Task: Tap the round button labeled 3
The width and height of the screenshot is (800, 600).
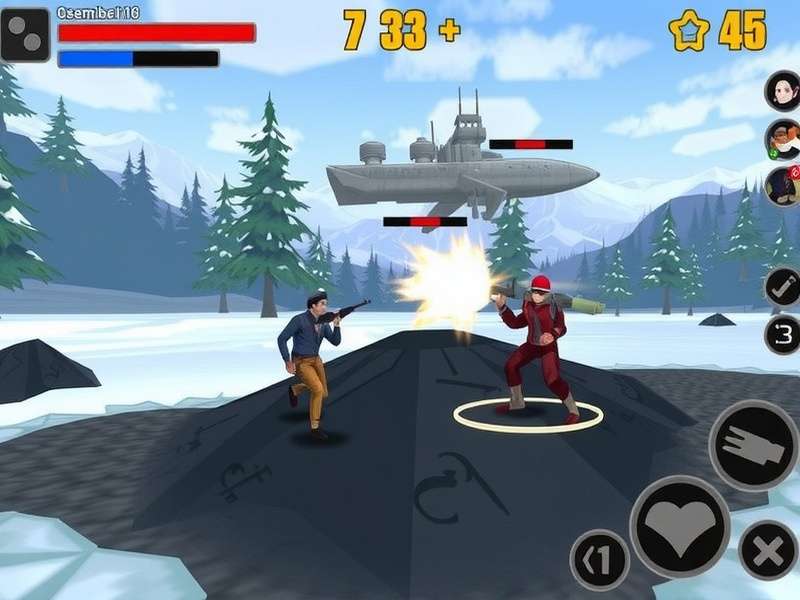Action: (782, 334)
